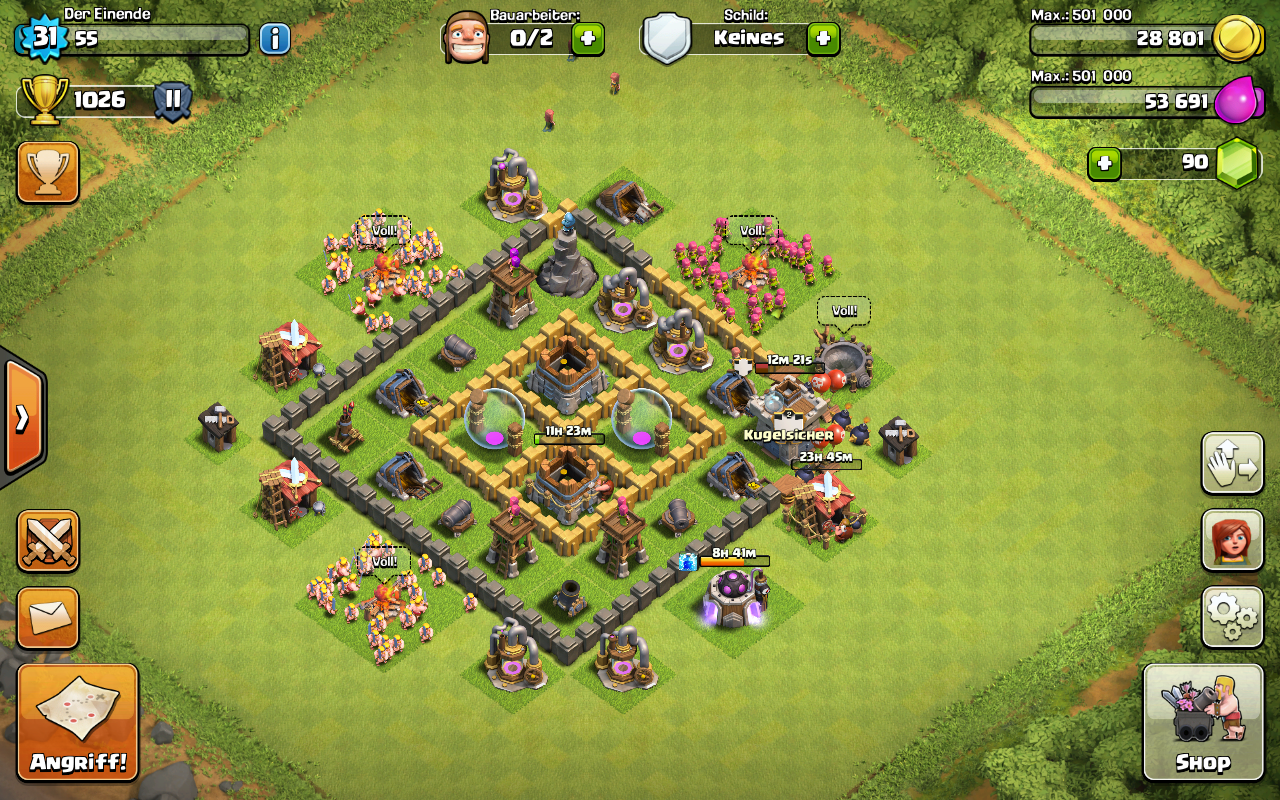Add a builder with the green plus
Screen dimensions: 1280x800
588,39
